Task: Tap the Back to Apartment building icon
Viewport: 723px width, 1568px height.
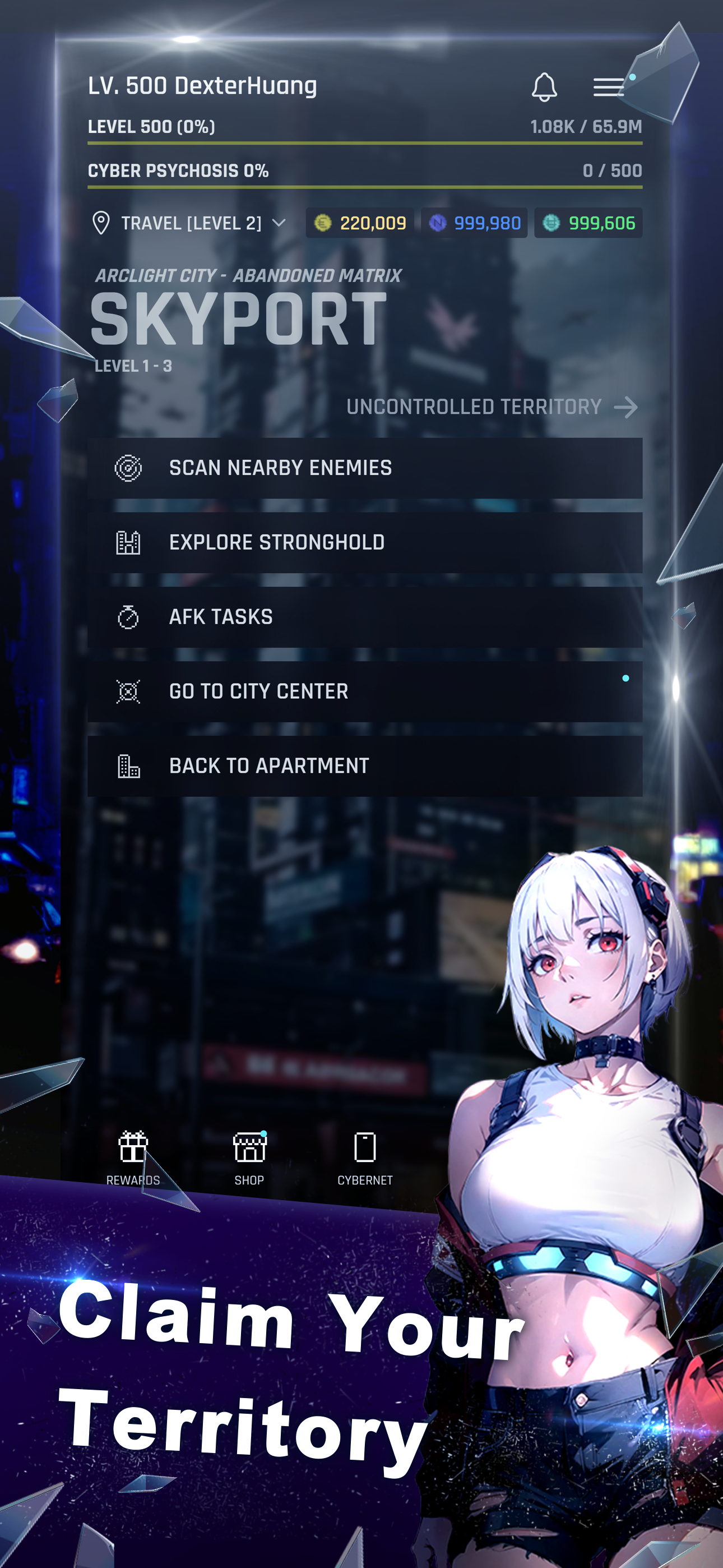Action: pyautogui.click(x=129, y=765)
